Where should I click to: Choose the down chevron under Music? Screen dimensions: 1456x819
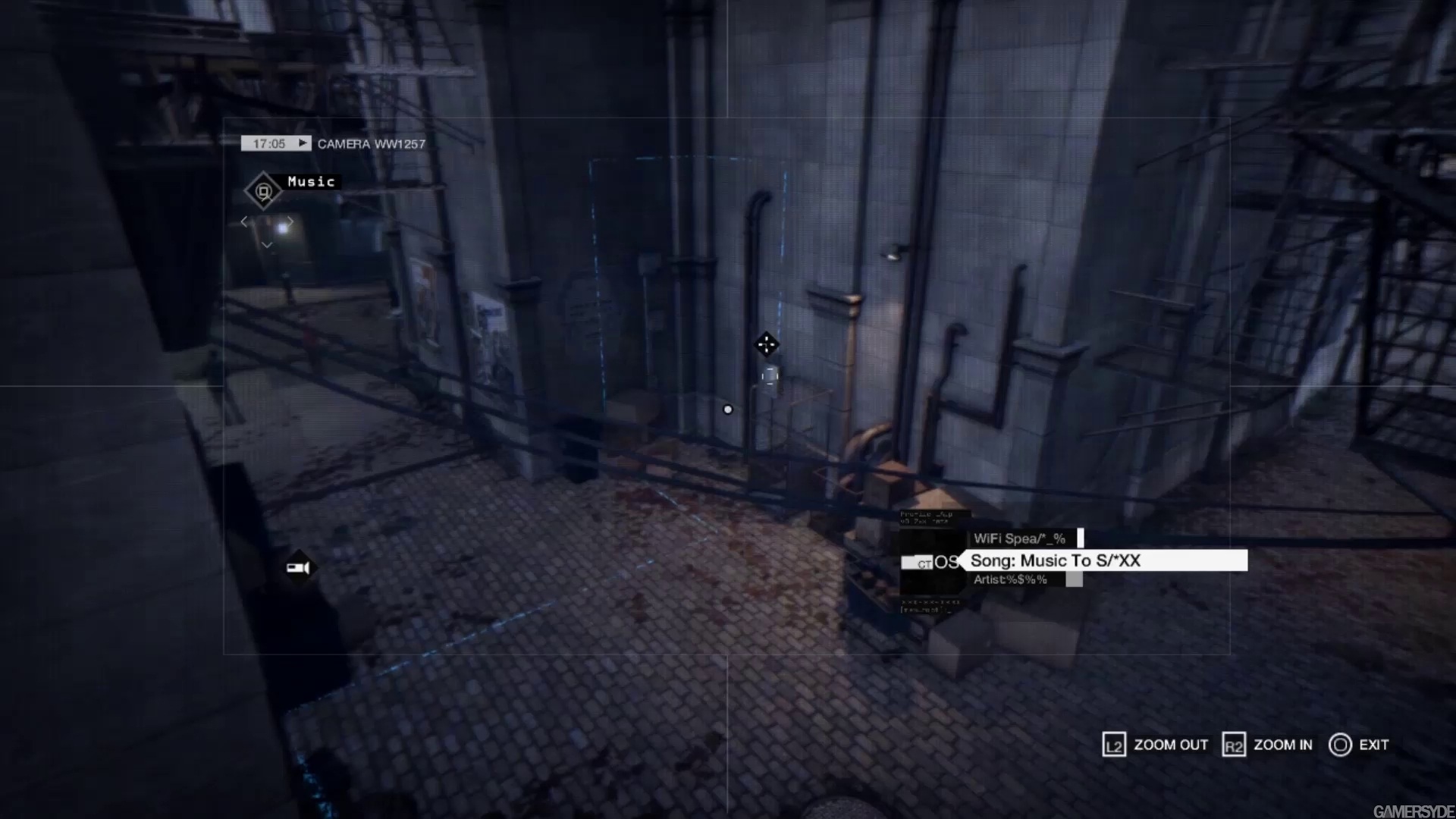(267, 245)
